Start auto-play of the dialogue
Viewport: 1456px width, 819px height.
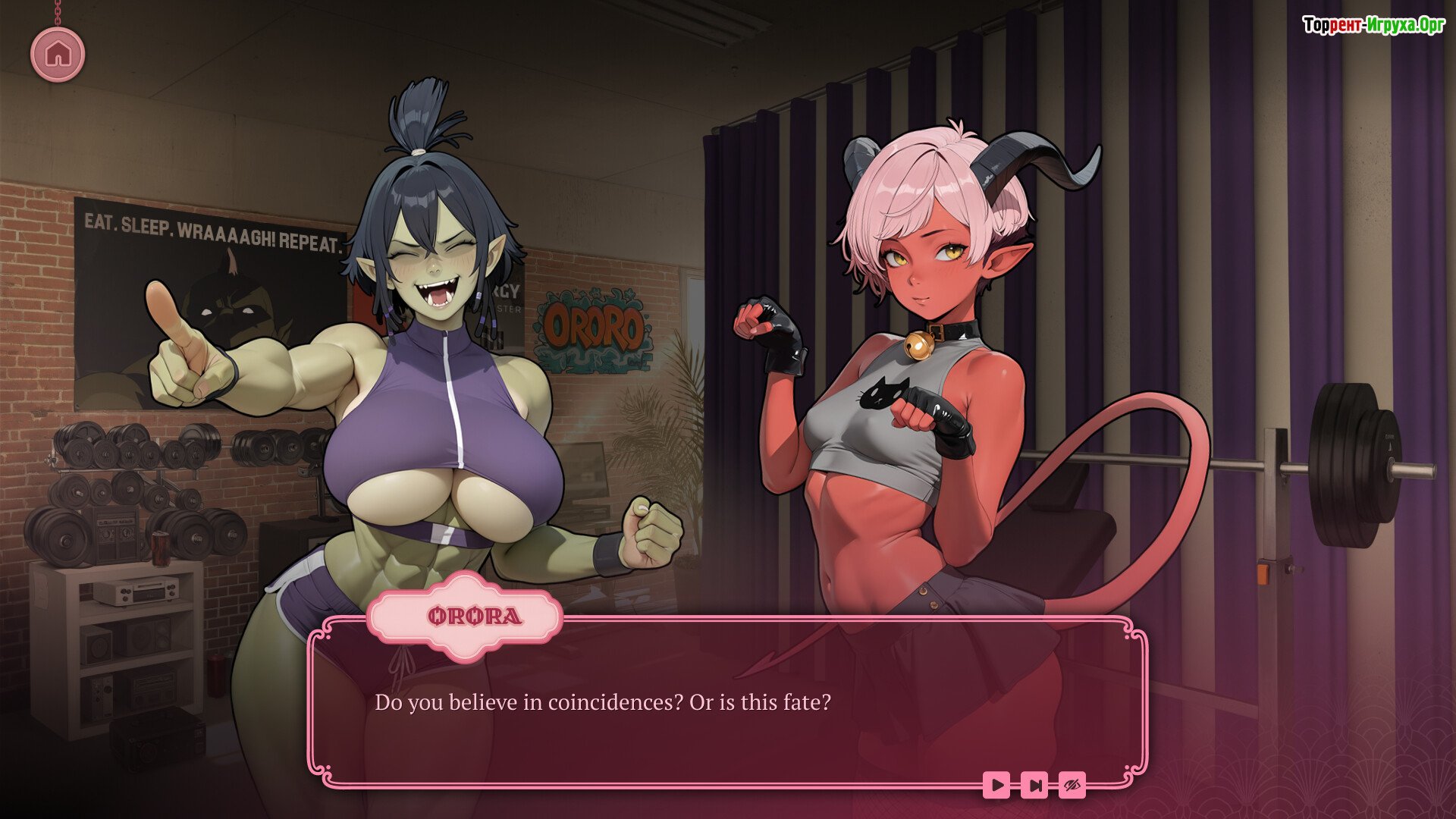pos(996,785)
